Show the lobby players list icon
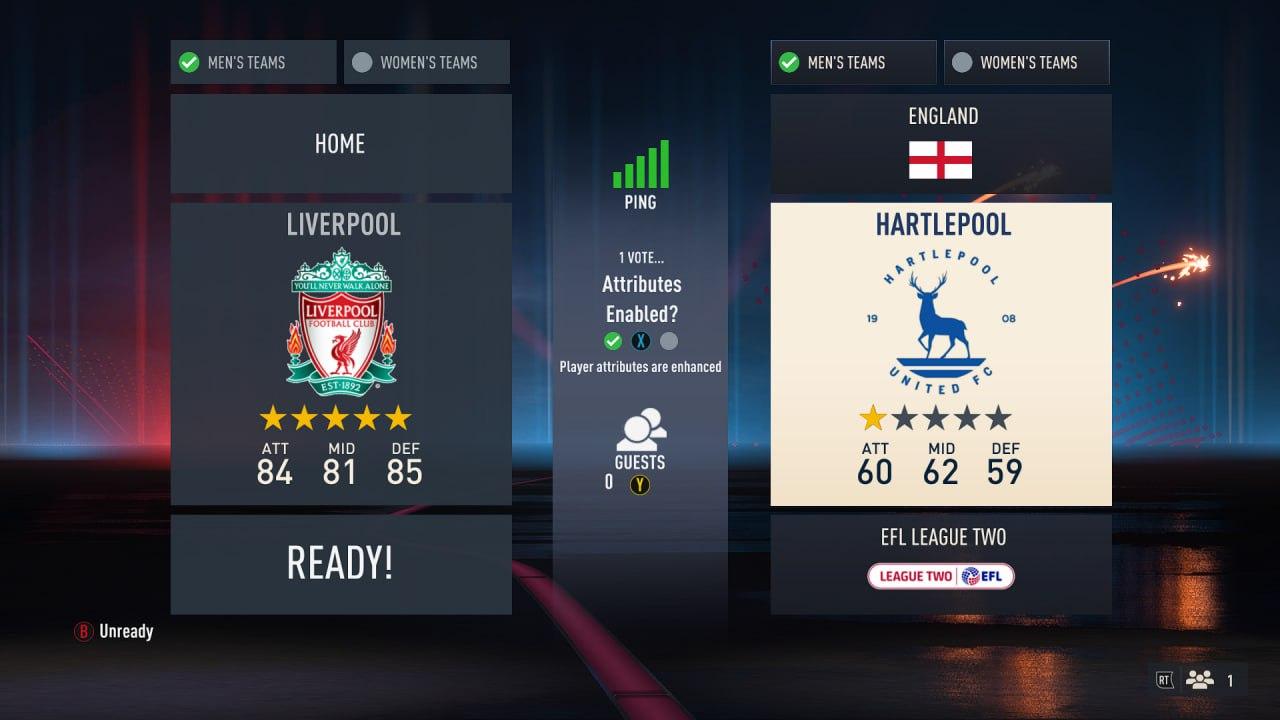Viewport: 1280px width, 720px height. pos(1199,680)
